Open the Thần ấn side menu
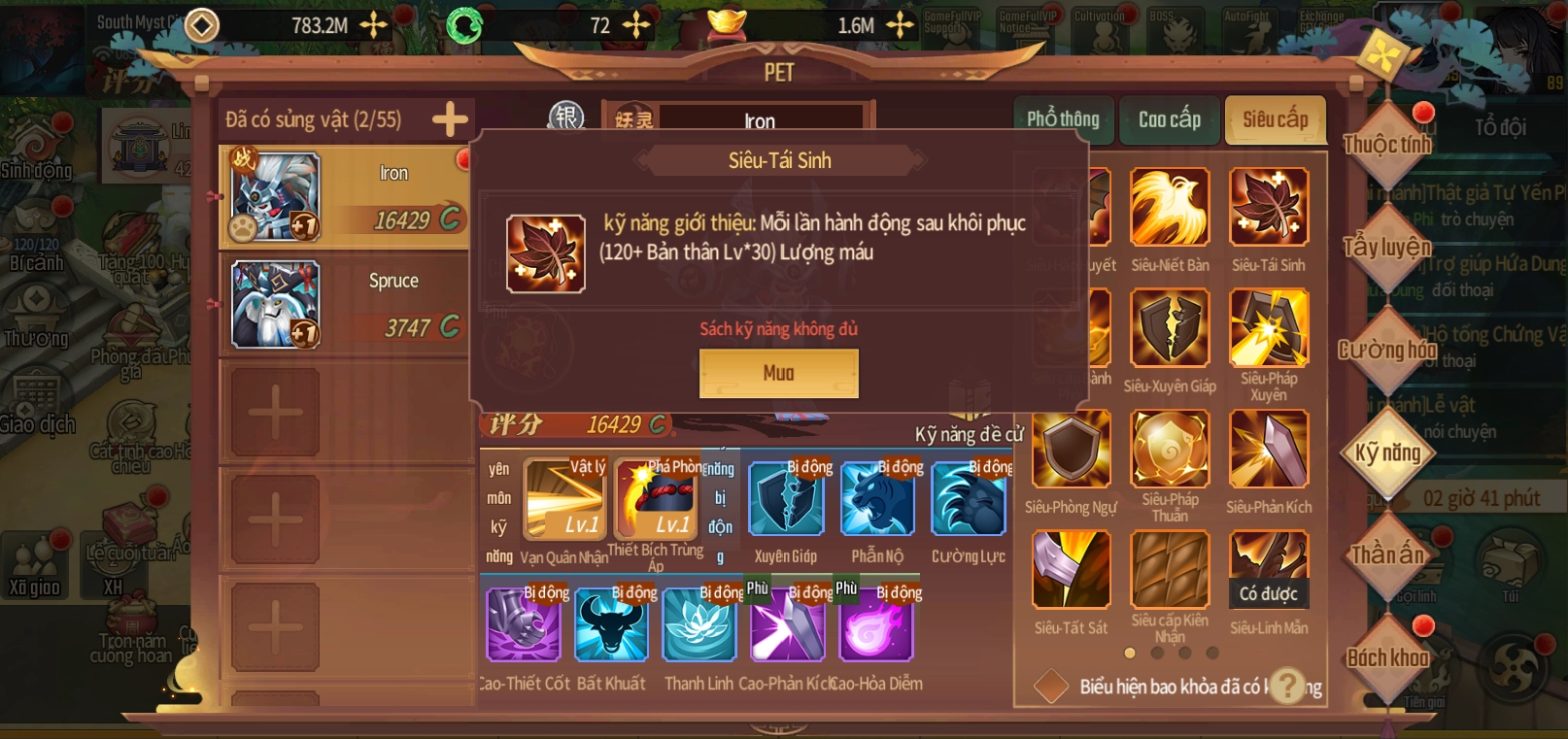The image size is (1568, 739). (1387, 554)
